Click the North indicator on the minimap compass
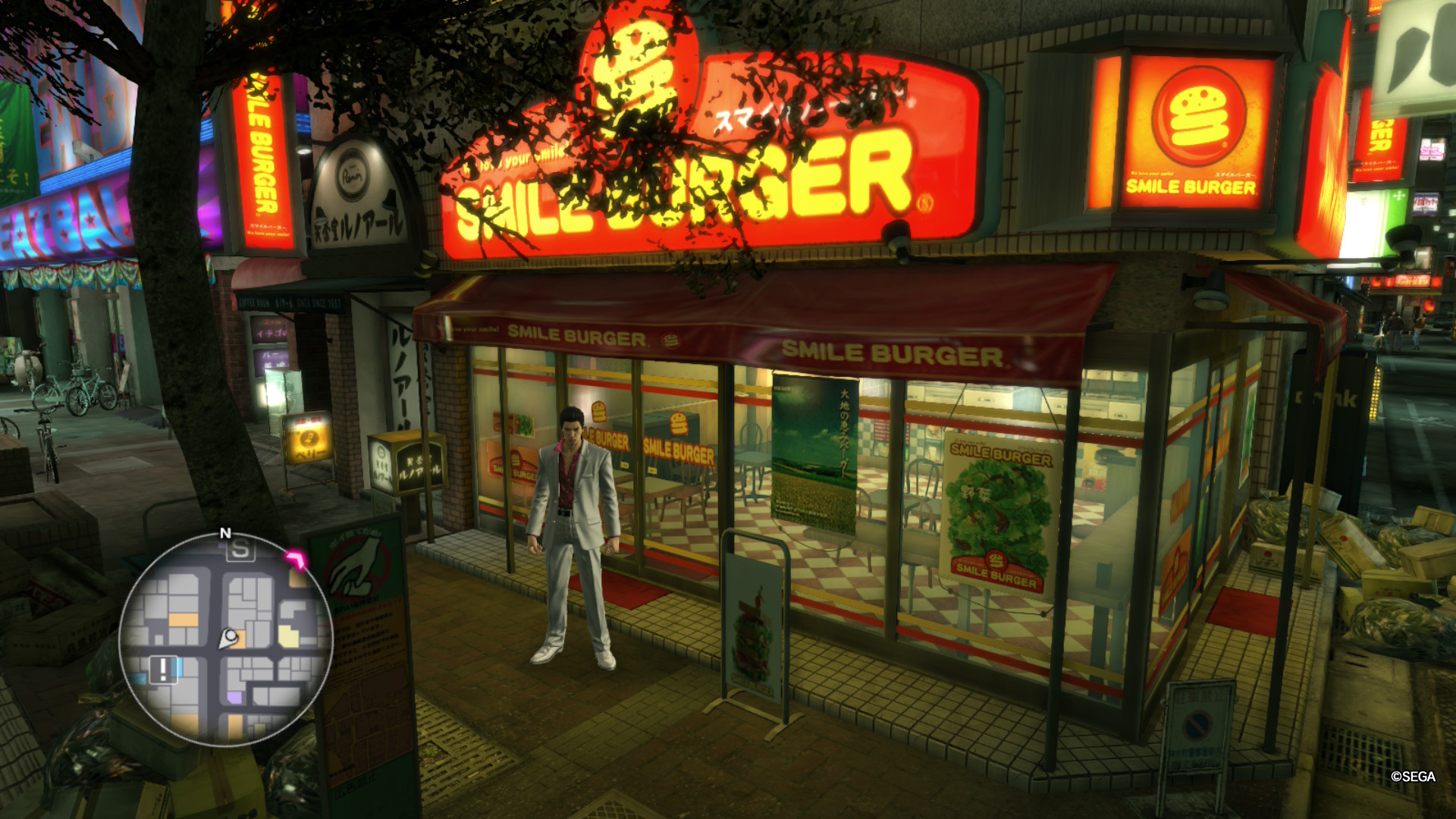Screen dimensions: 1456x819 click(224, 535)
